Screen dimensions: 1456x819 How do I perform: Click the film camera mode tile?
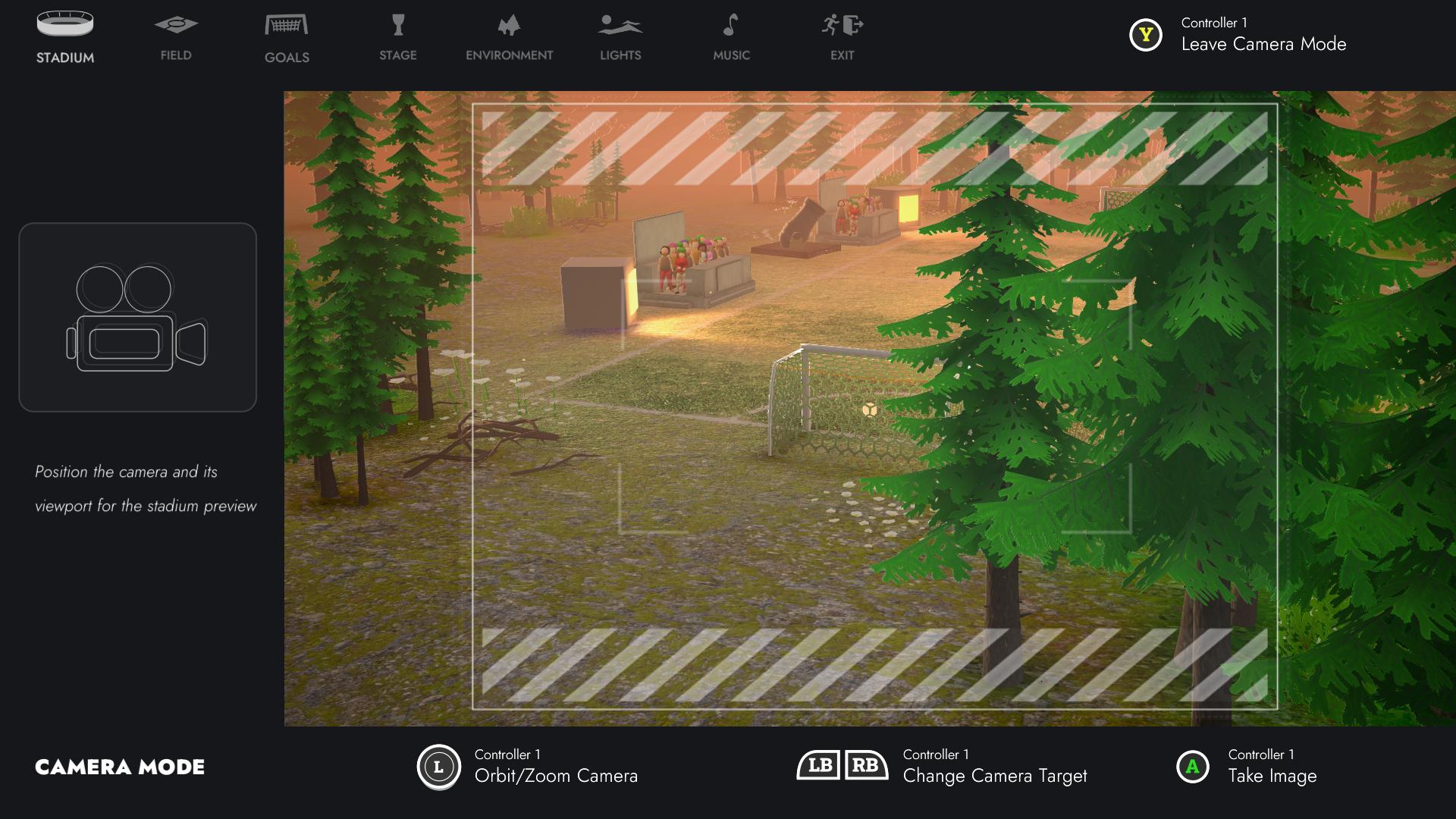tap(137, 317)
